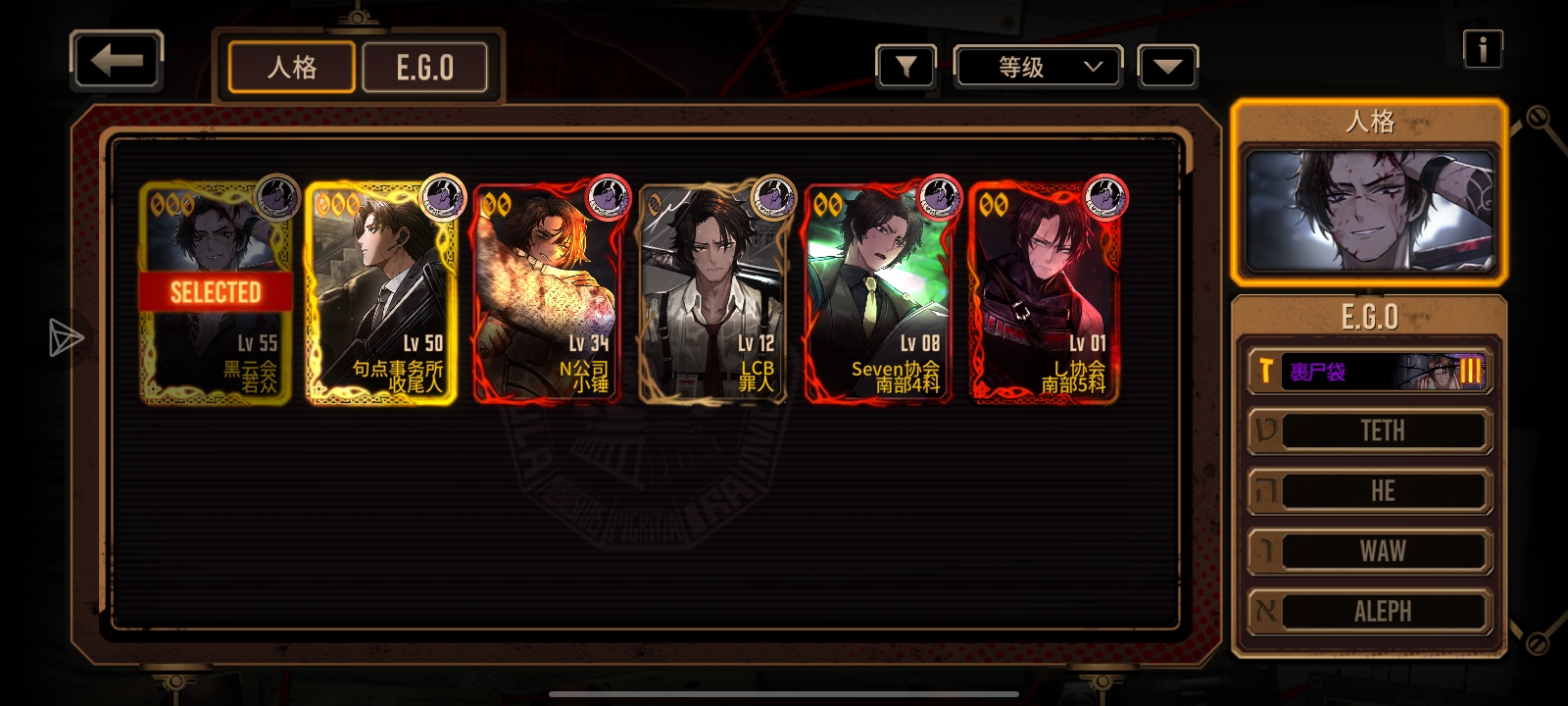This screenshot has width=1568, height=706.
Task: Open the info button
Action: (x=1482, y=49)
